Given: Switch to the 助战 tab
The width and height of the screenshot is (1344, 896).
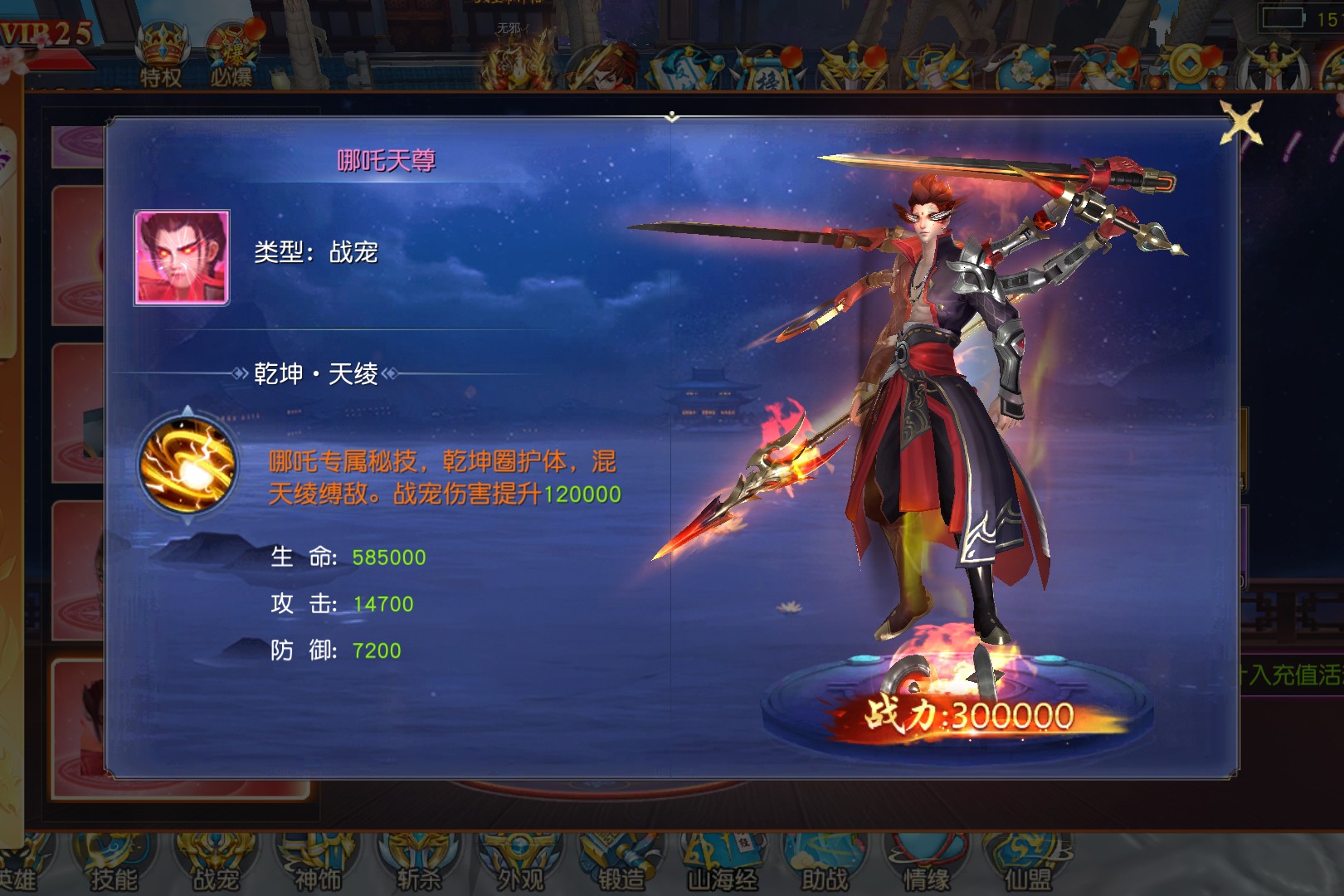Looking at the screenshot, I should (x=824, y=863).
